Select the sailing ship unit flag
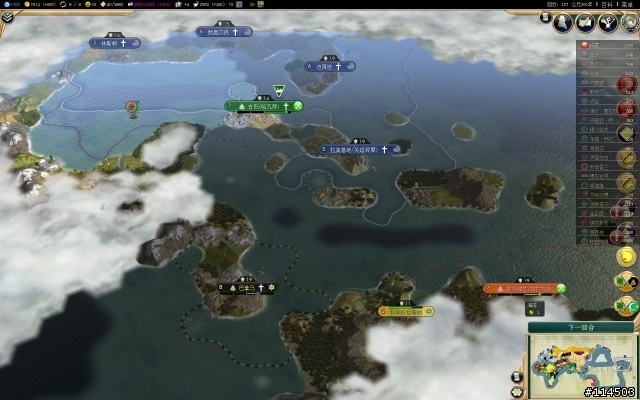Viewport: 640px width, 400px height. (131, 106)
